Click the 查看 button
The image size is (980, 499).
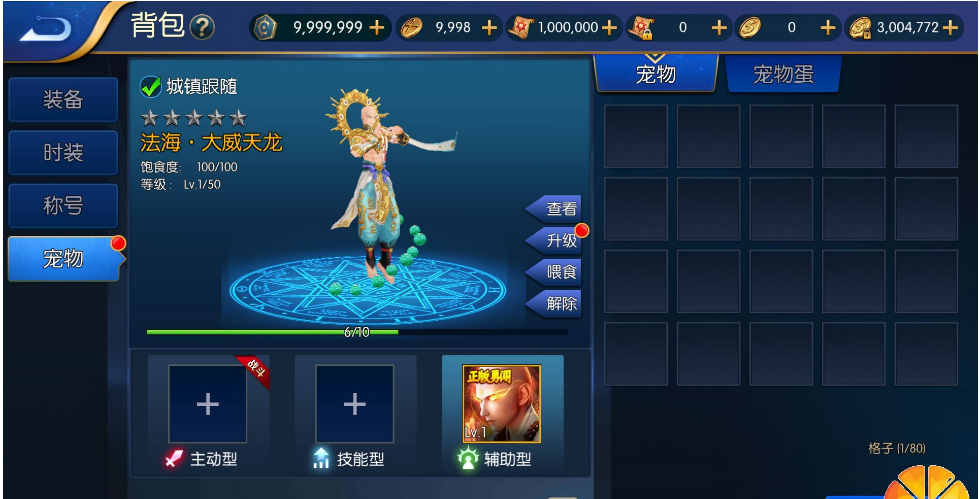[x=556, y=209]
